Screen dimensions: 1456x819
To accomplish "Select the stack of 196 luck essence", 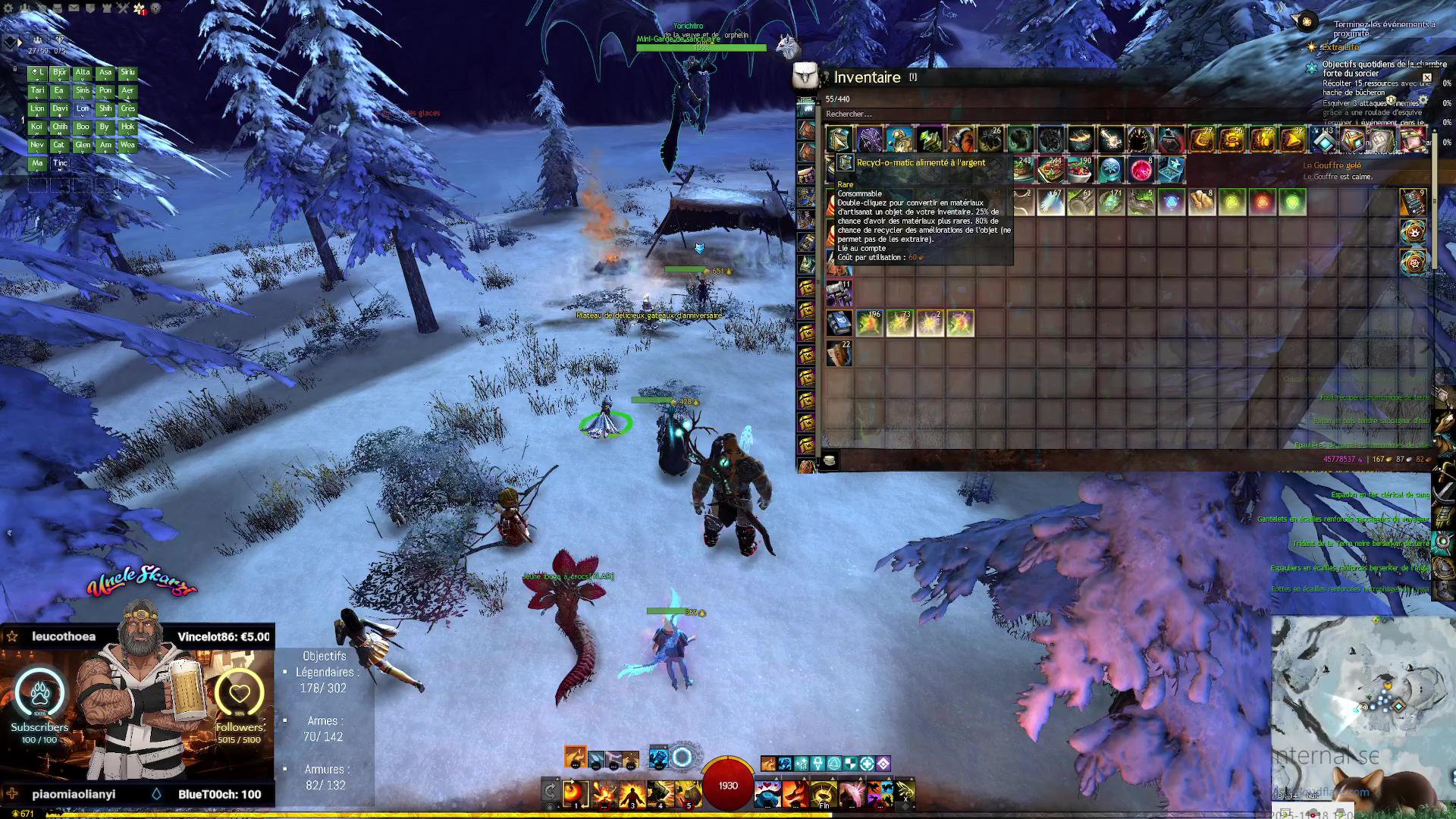I will 869,323.
